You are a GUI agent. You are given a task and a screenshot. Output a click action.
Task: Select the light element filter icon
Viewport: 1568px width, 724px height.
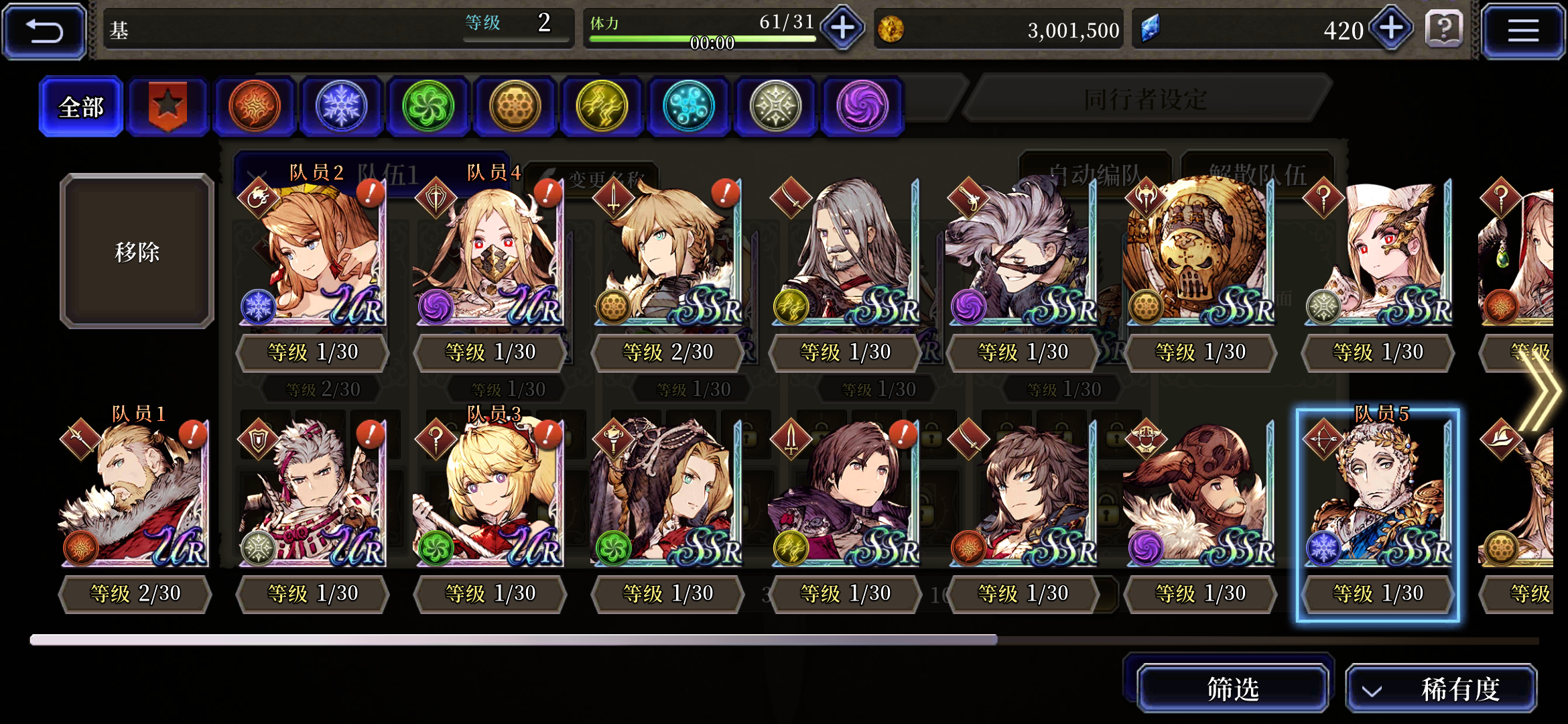point(775,106)
